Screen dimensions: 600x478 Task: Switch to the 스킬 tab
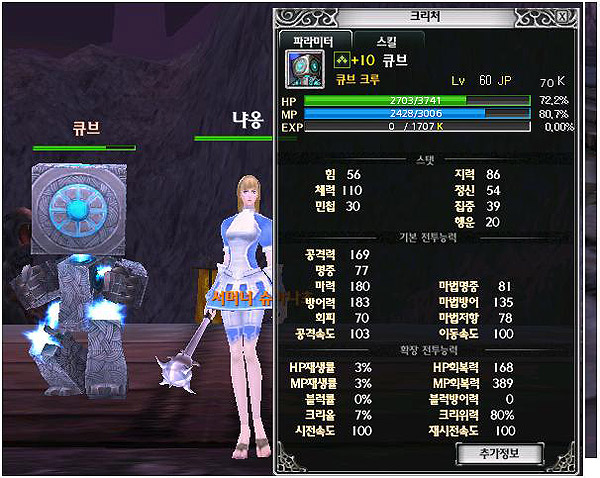click(x=385, y=41)
